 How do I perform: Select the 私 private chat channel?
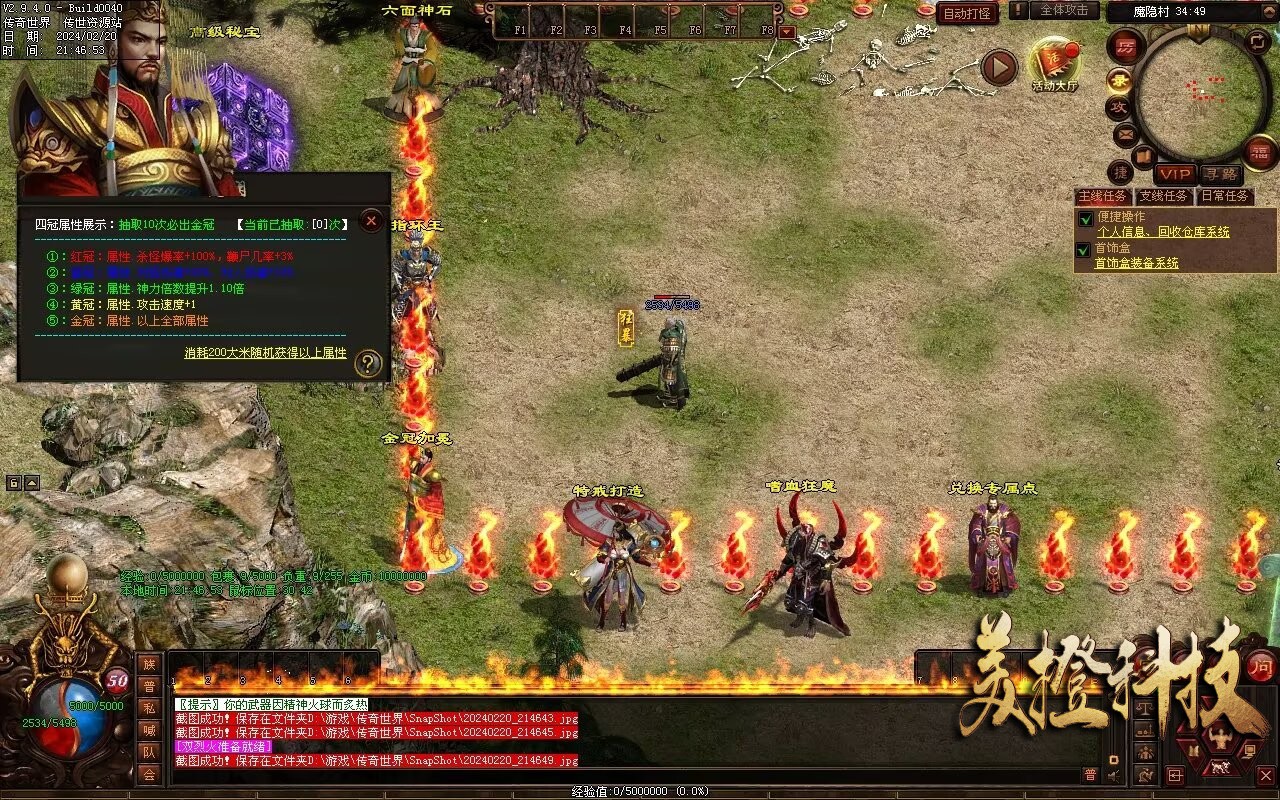(x=149, y=708)
